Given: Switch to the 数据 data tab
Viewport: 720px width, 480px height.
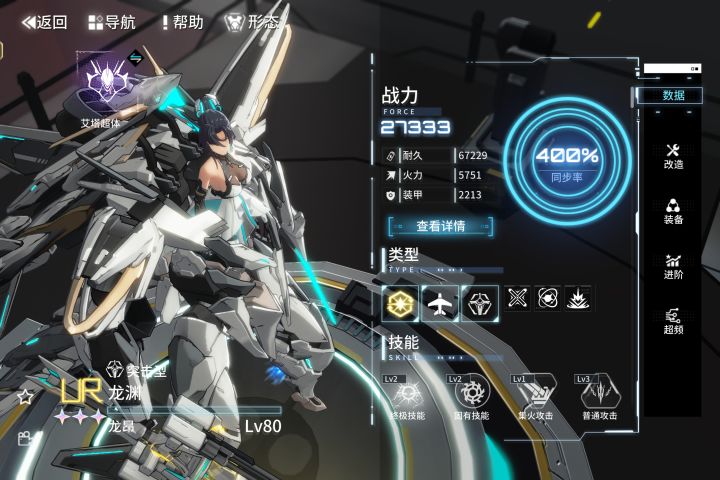Looking at the screenshot, I should pos(673,95).
